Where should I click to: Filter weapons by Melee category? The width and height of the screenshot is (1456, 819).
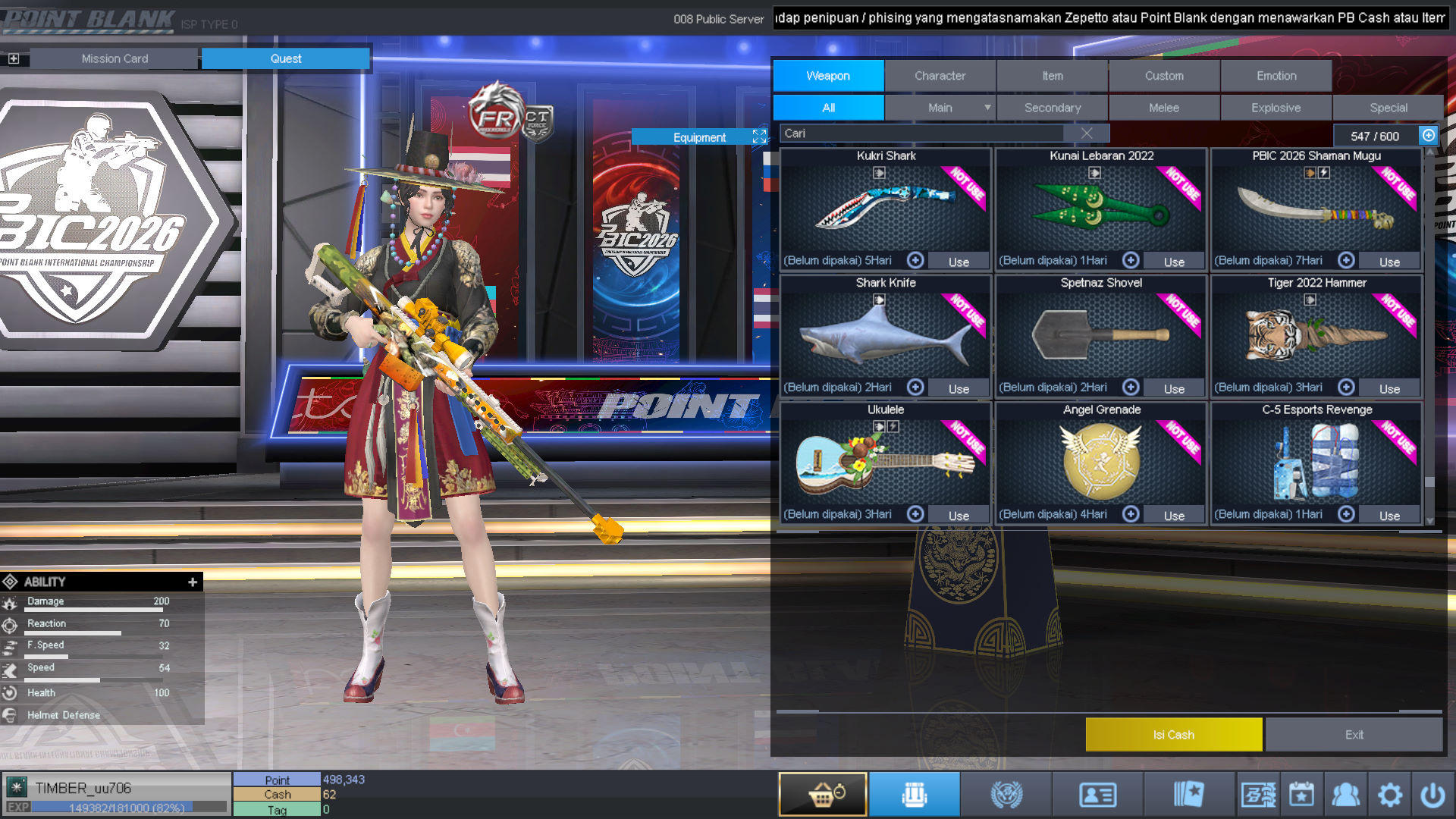1163,108
